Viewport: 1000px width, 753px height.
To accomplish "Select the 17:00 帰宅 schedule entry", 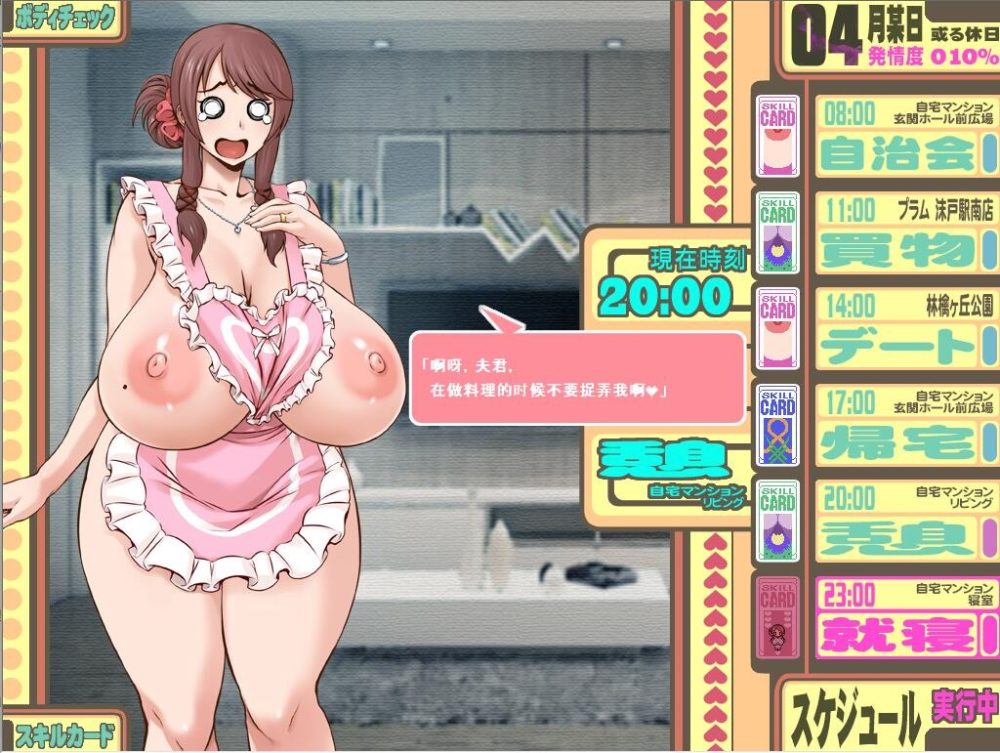I will (899, 425).
